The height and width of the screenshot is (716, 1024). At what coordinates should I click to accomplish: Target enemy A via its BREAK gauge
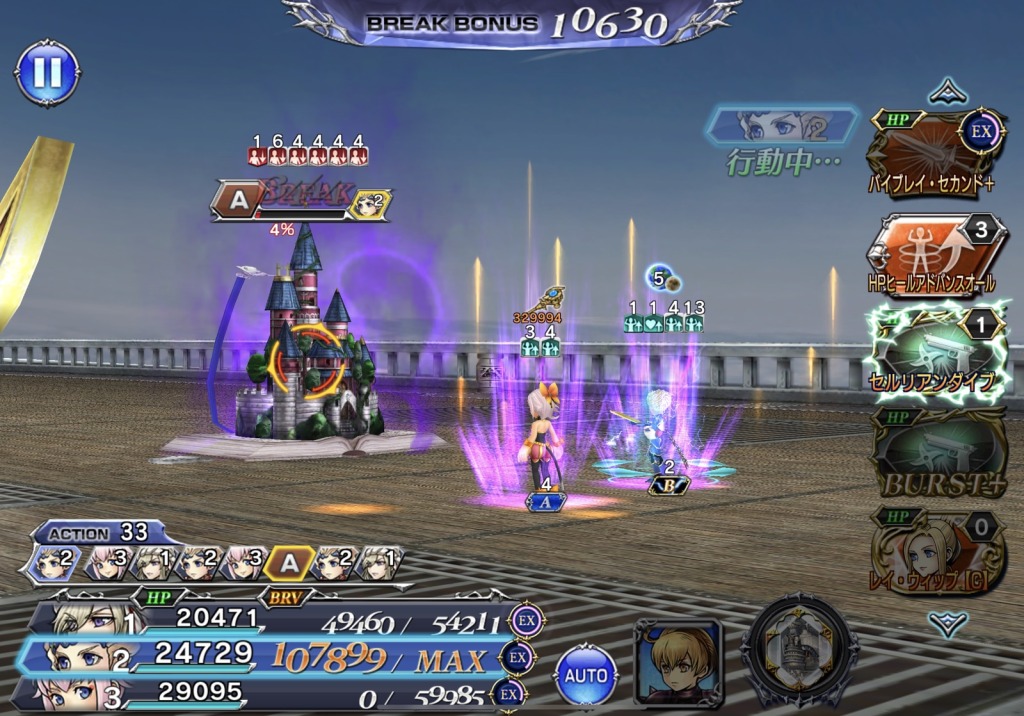[298, 200]
